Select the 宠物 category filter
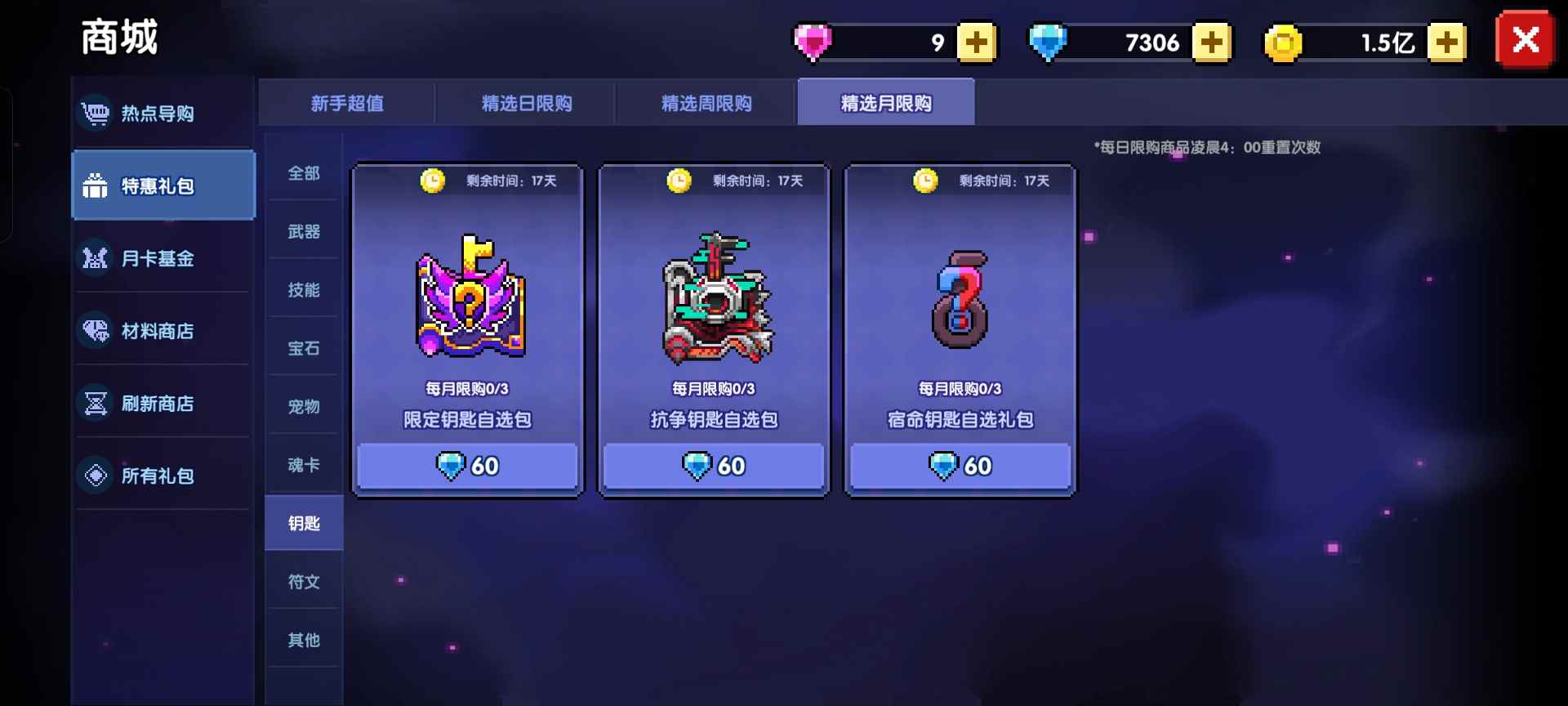The height and width of the screenshot is (706, 1568). tap(302, 406)
